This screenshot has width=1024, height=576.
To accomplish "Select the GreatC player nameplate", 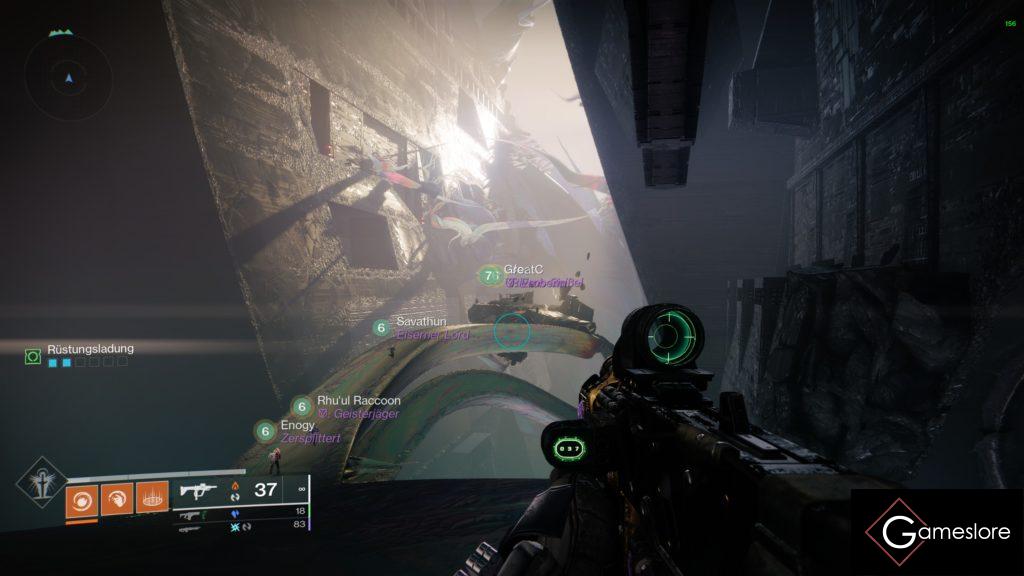I will (x=521, y=270).
